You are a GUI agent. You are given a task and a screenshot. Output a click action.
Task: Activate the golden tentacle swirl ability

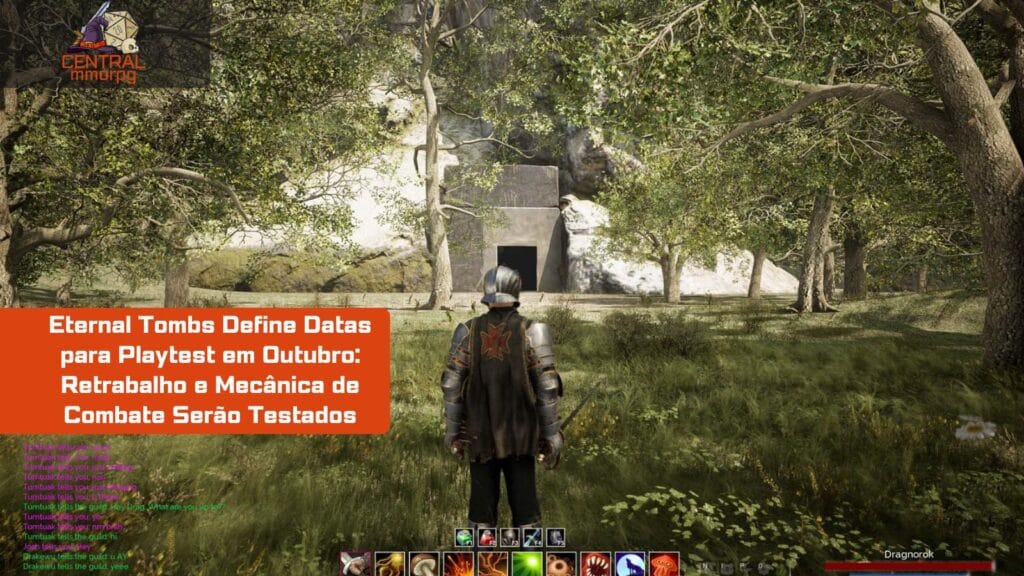(390, 565)
